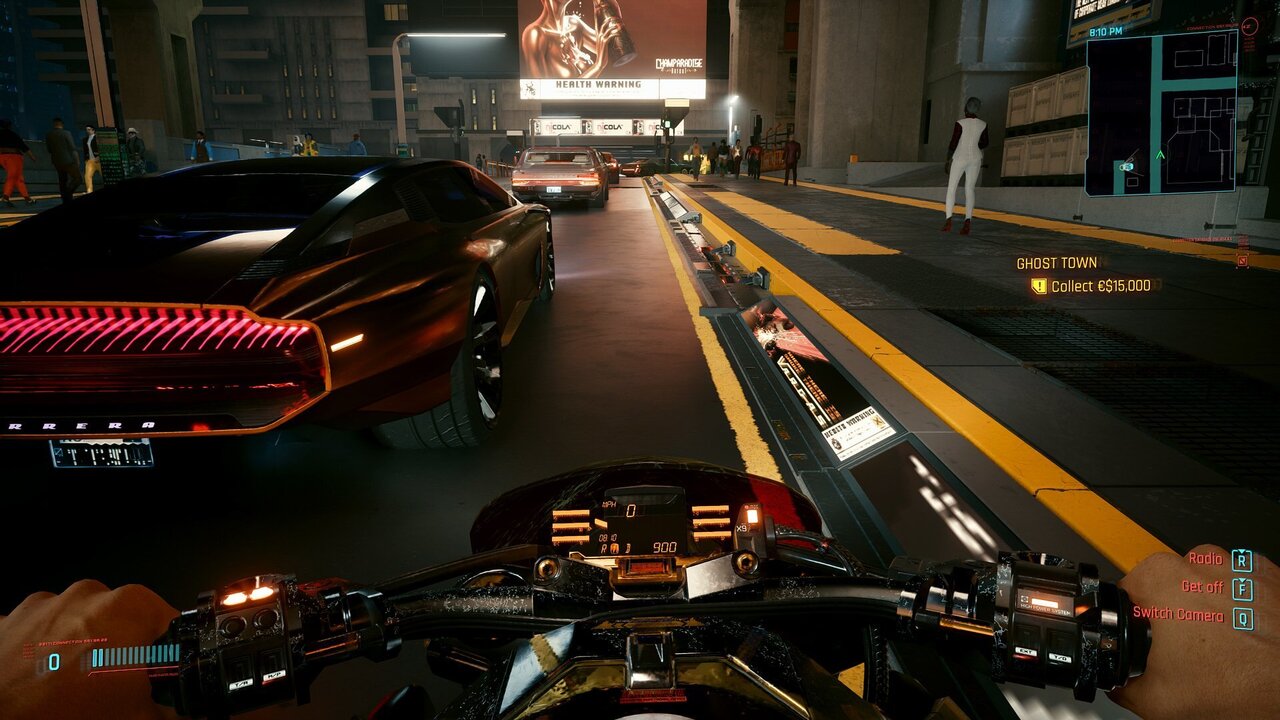Click the 8:10 PM clock above the minimap
The image size is (1280, 720).
[1105, 31]
